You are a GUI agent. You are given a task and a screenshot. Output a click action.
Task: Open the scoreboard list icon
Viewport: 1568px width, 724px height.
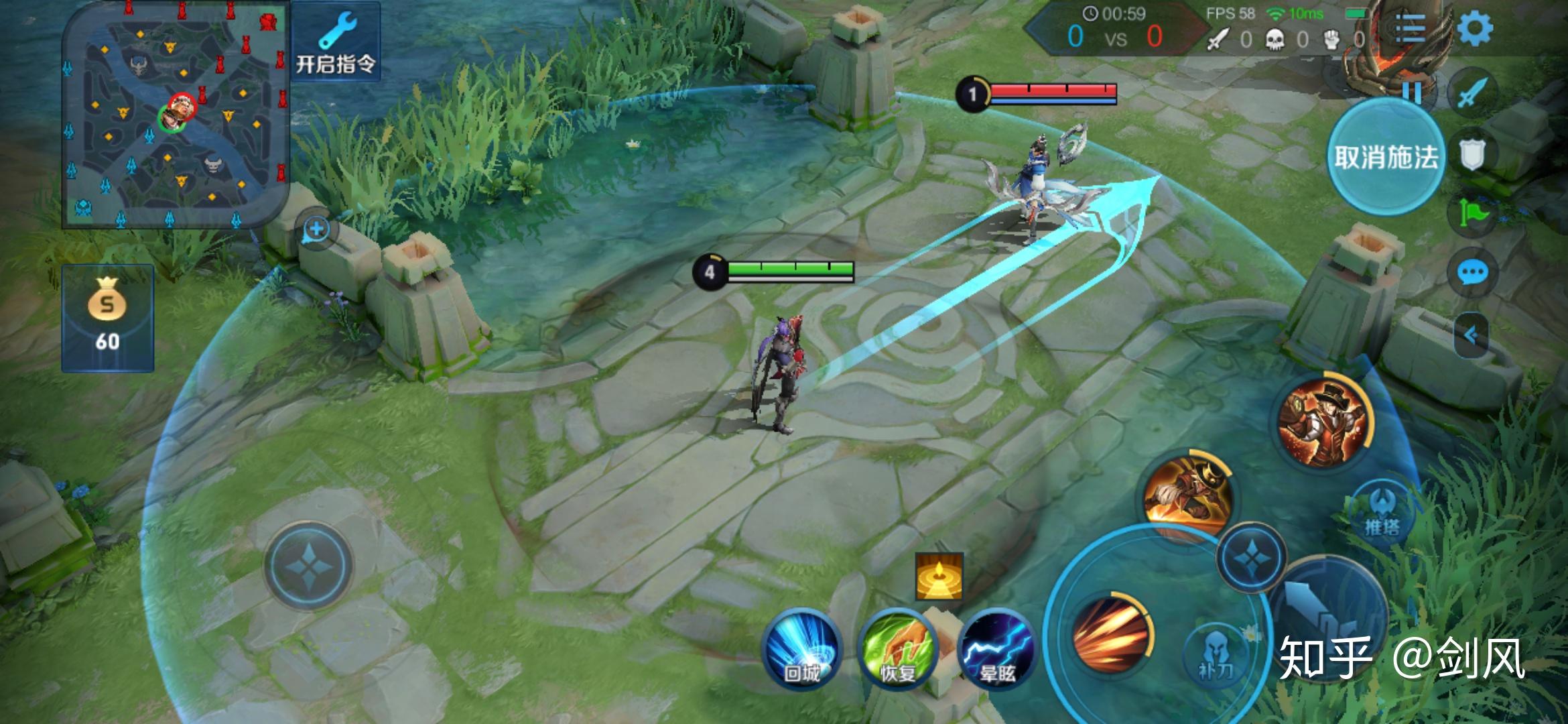tap(1409, 28)
